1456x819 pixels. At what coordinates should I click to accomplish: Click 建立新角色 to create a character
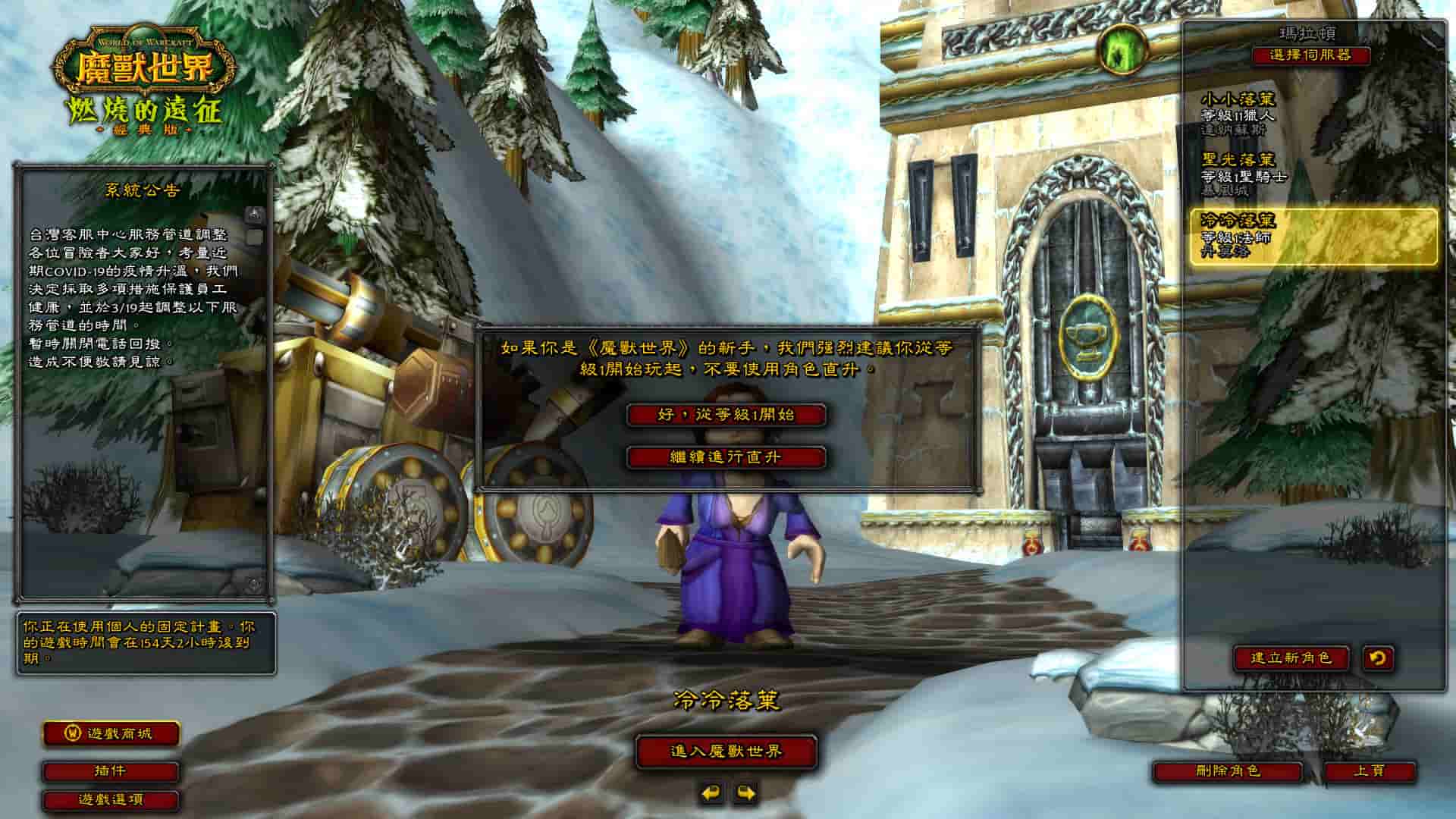(x=1291, y=658)
